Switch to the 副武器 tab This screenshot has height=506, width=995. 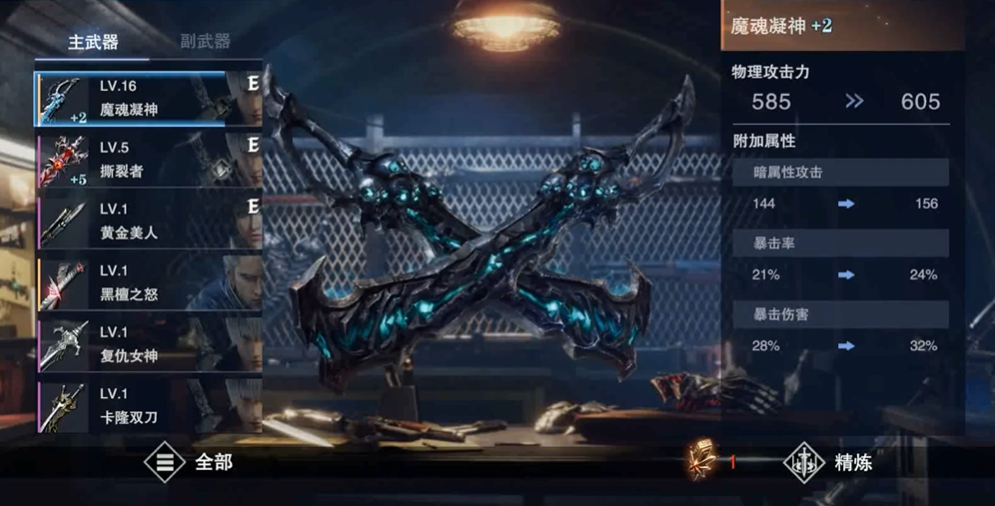pyautogui.click(x=205, y=42)
